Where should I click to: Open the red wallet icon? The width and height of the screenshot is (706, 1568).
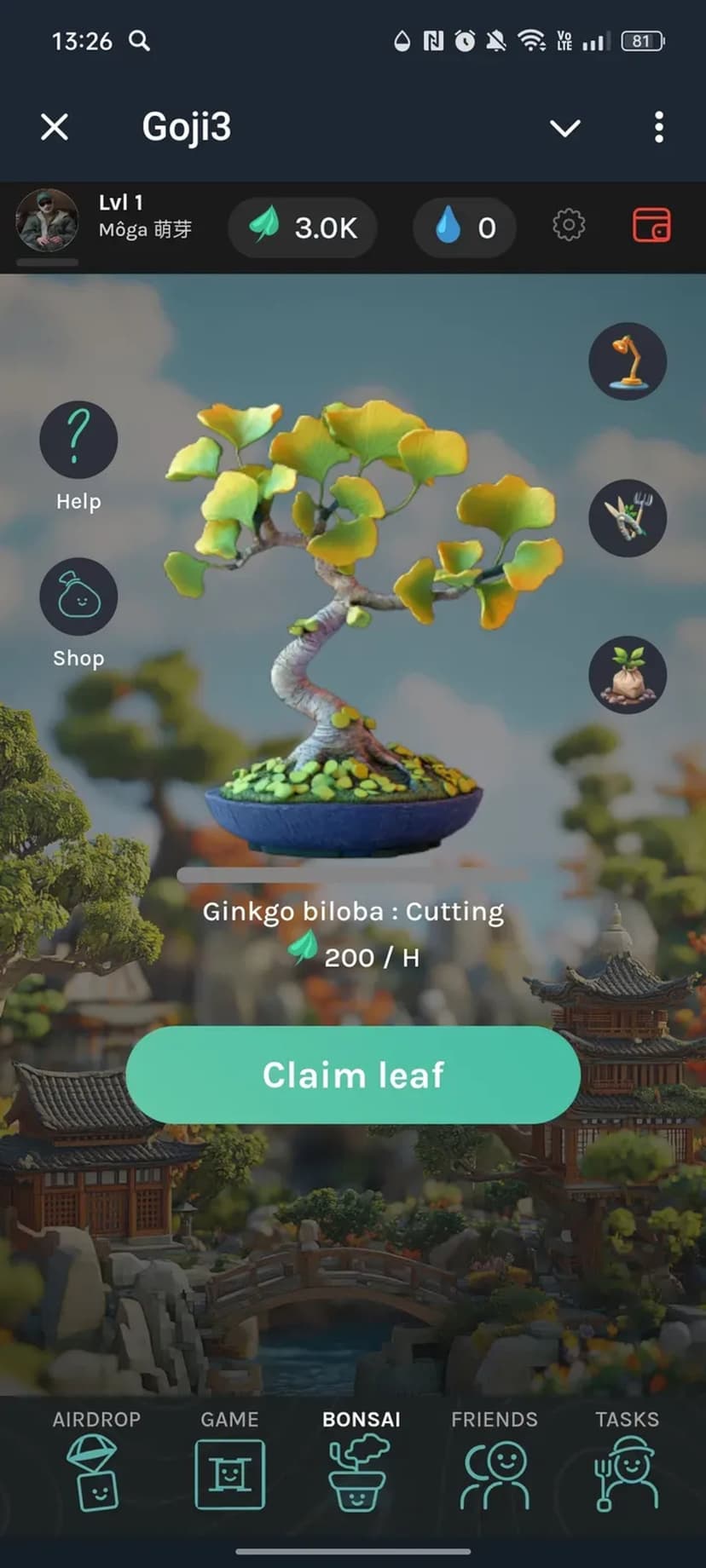651,226
